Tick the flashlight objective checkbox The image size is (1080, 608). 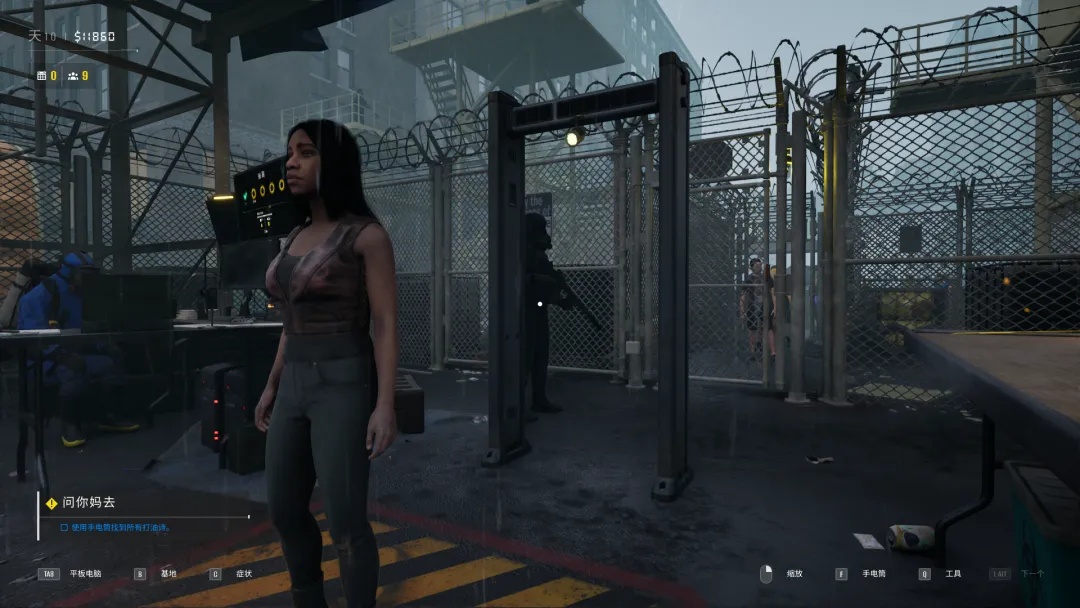pos(64,527)
